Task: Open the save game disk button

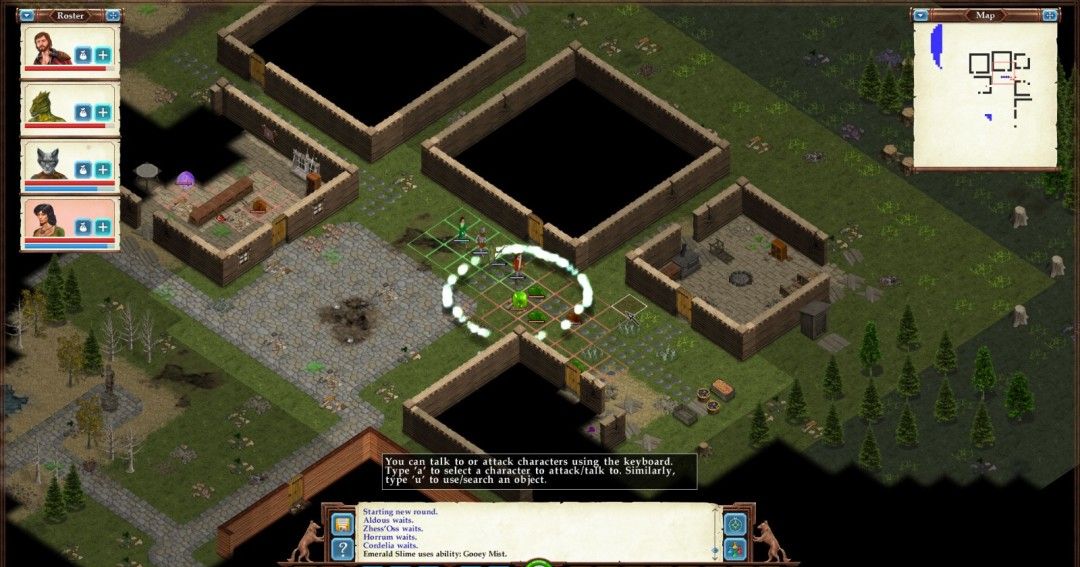Action: [x=342, y=523]
